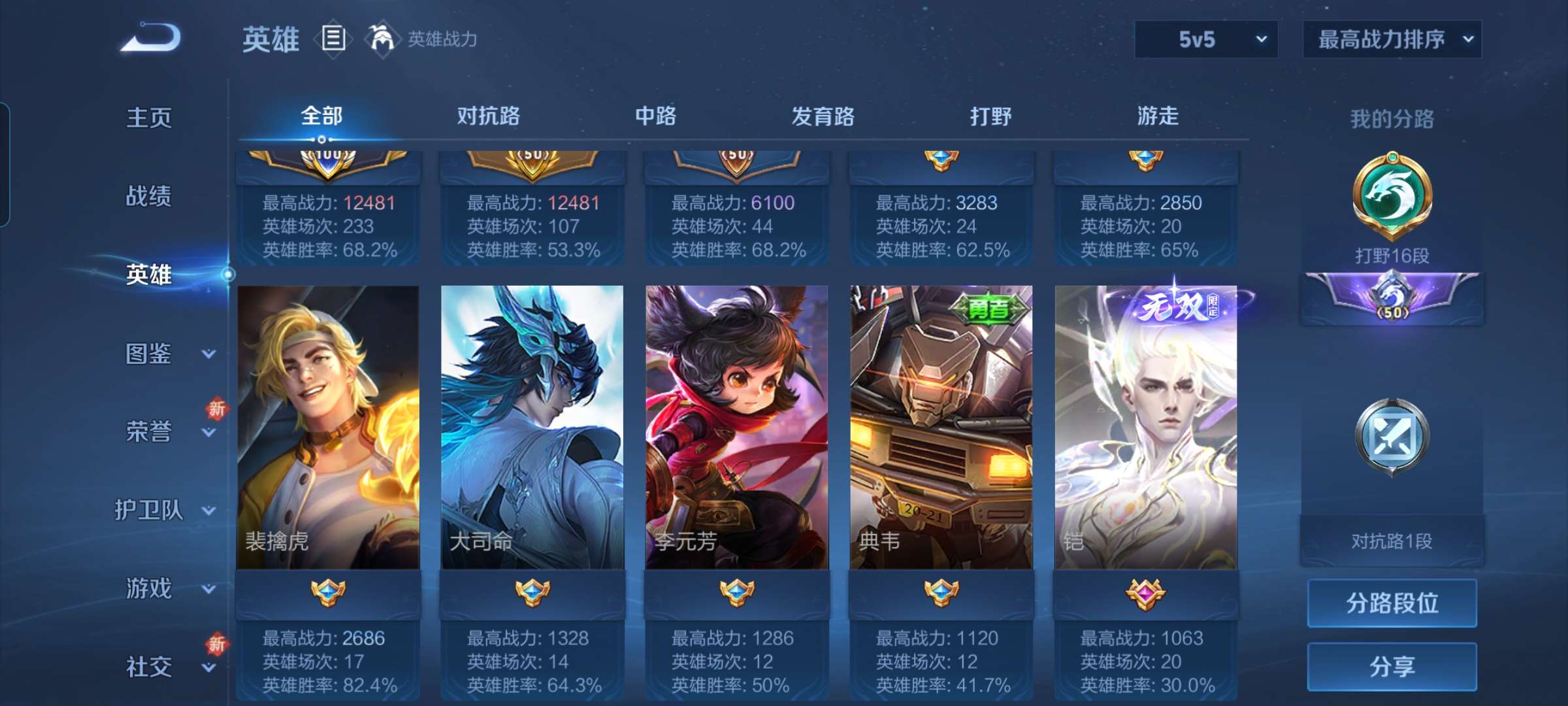The height and width of the screenshot is (706, 1568).
Task: Open the 战绩 match record section
Action: (x=149, y=196)
